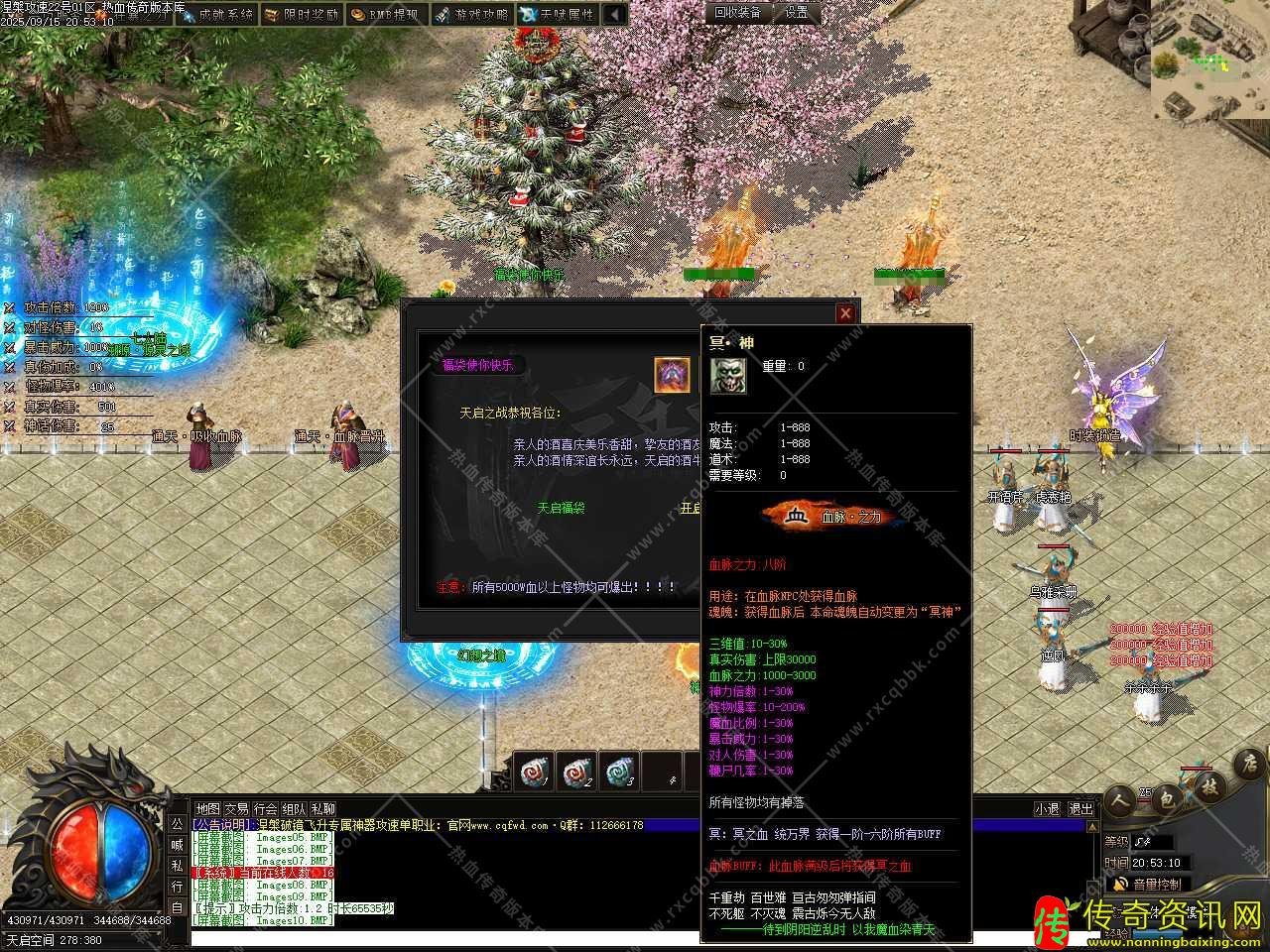Switch to the 地图 chat tab
1270x952 pixels.
(207, 808)
